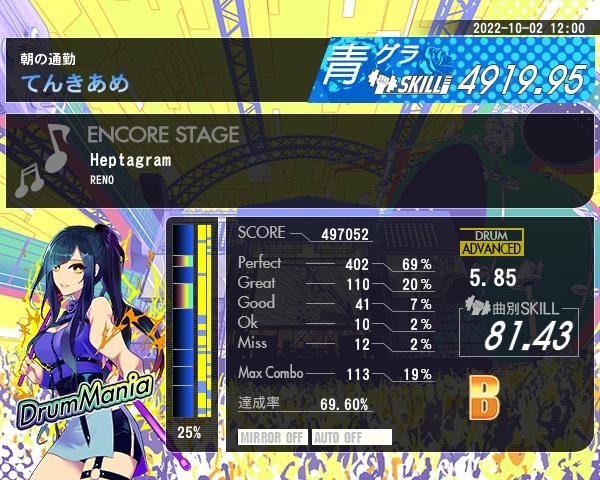Toggle the MIRROR OFF indicator
This screenshot has width=600, height=480.
point(273,437)
